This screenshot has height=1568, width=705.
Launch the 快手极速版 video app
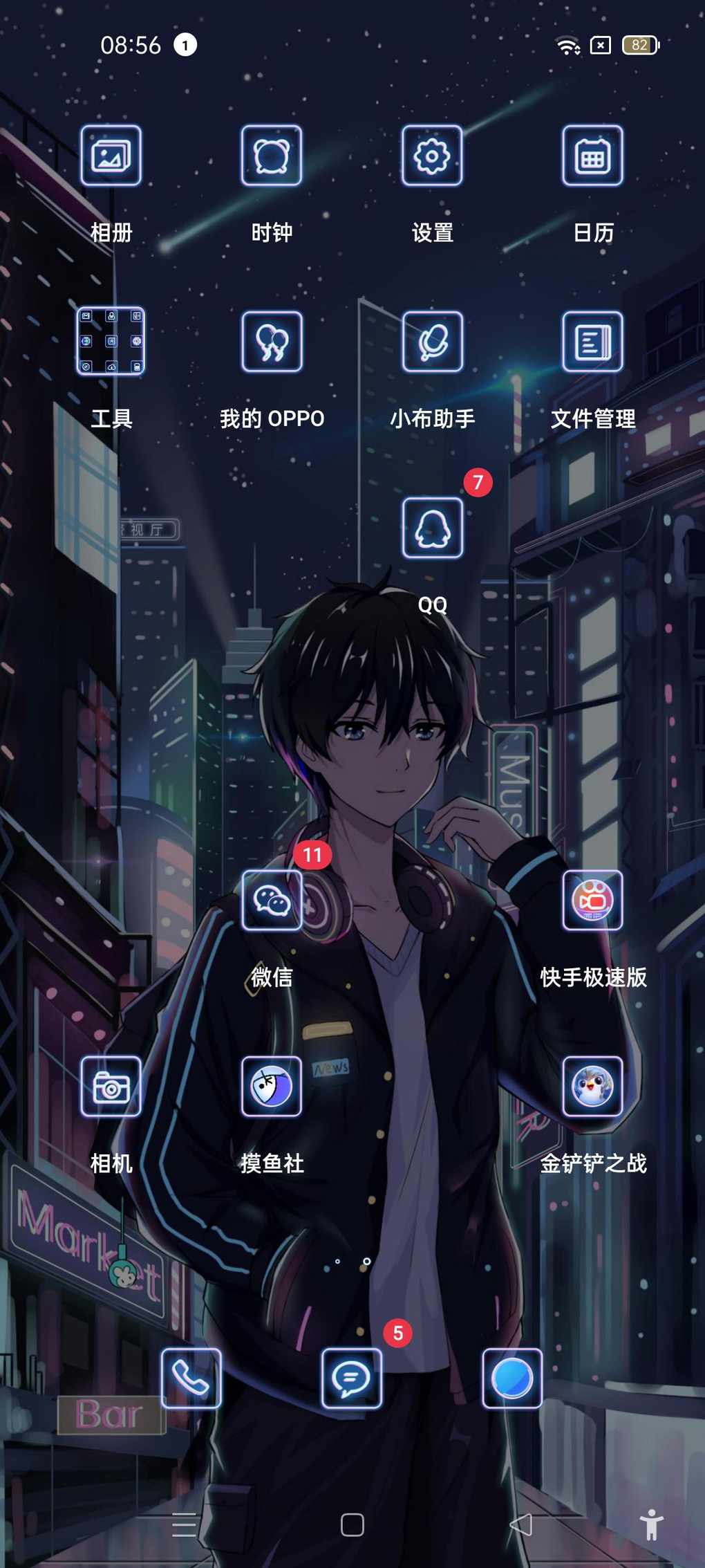point(592,900)
